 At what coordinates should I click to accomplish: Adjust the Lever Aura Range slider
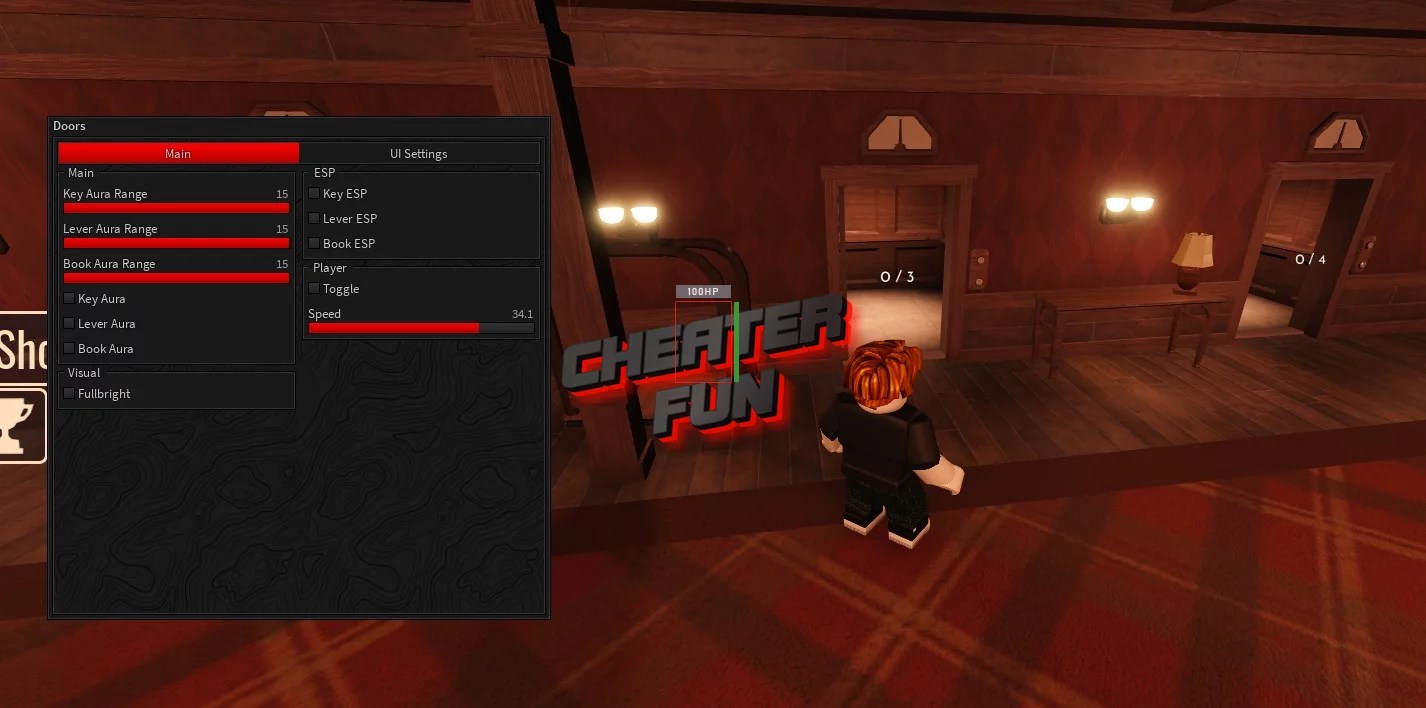[x=176, y=243]
